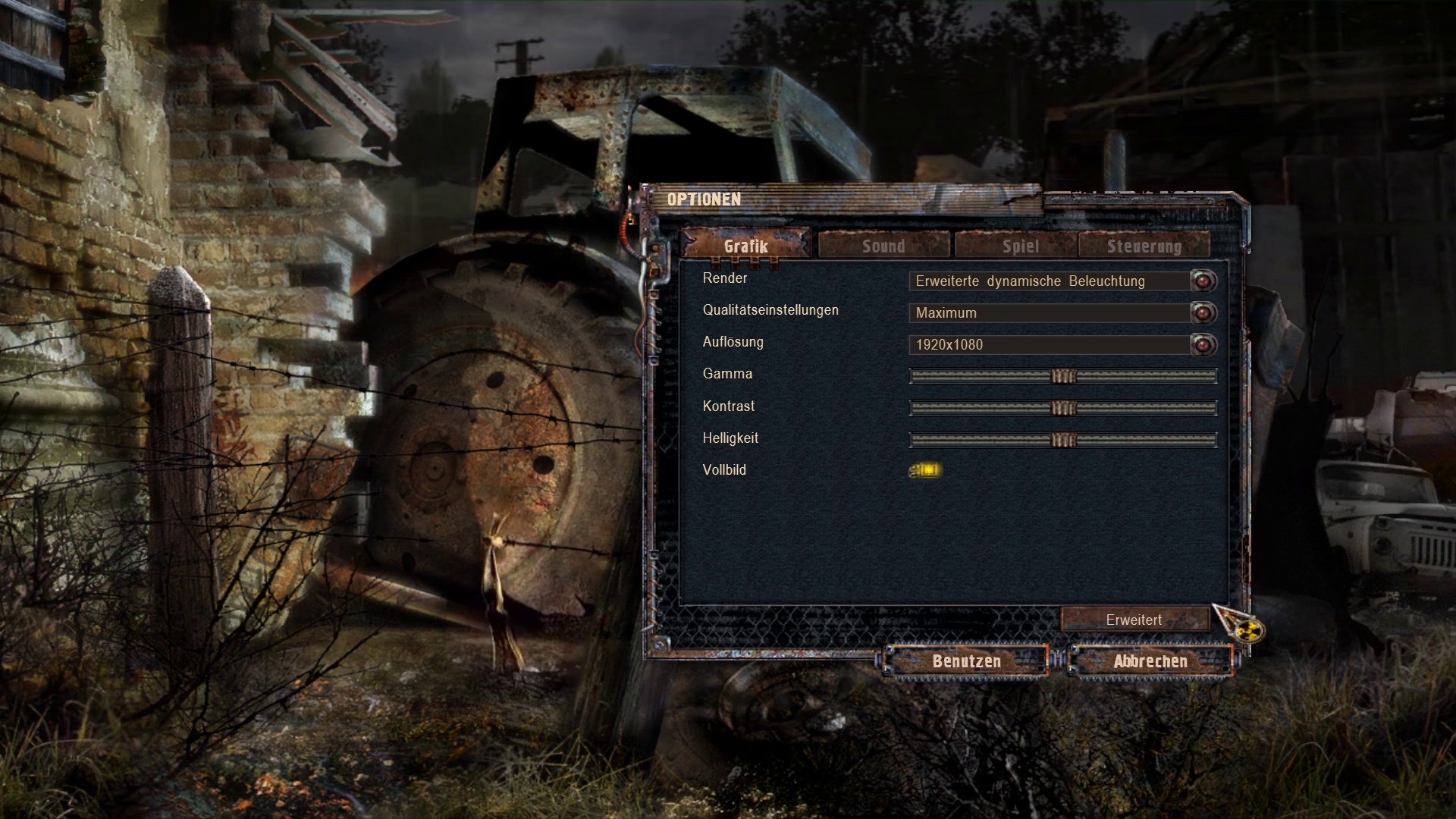Screen dimensions: 1456x819
Task: Switch to the Grafik tab
Action: pyautogui.click(x=746, y=246)
